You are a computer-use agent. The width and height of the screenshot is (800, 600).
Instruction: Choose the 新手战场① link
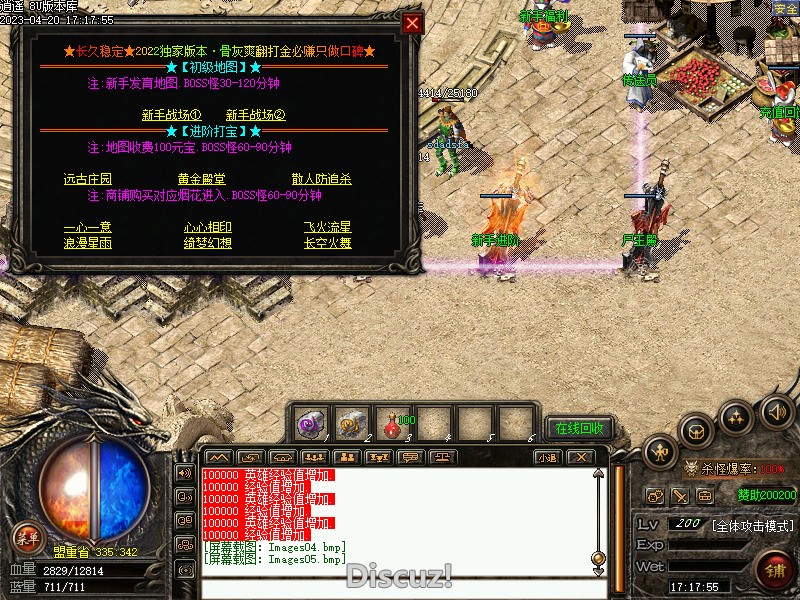[x=172, y=115]
